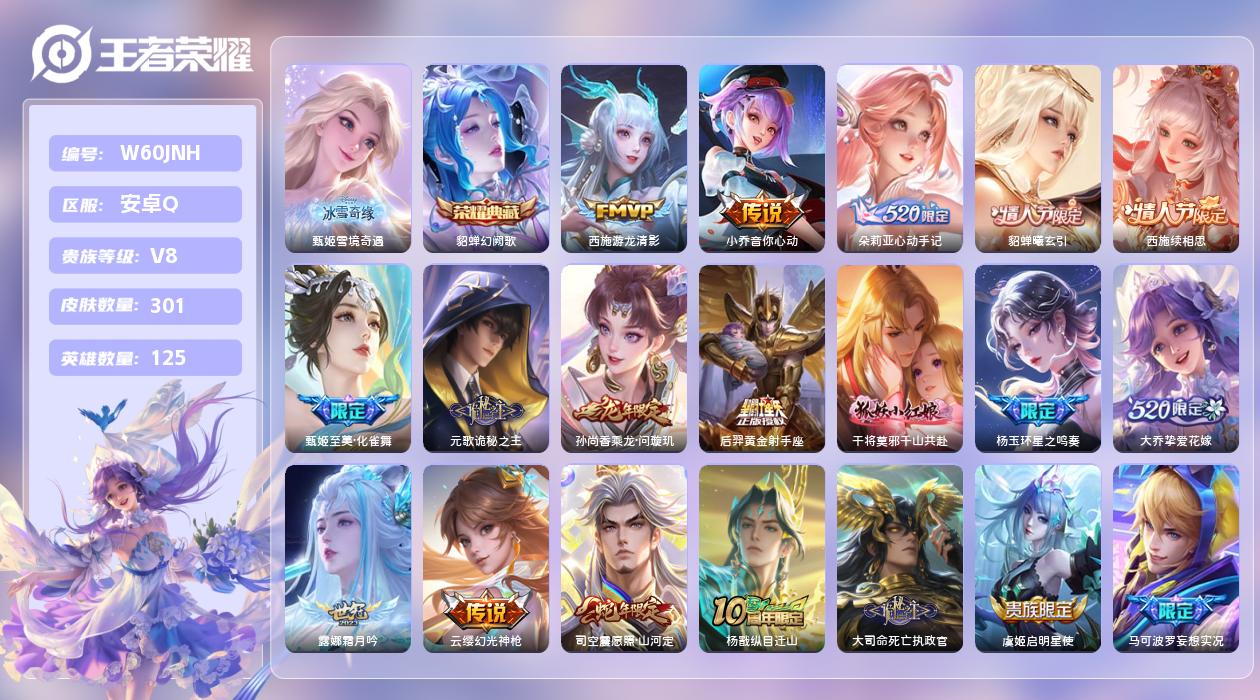Choose the 云缨幻光神枪 skin card
The image size is (1260, 700).
pos(486,558)
